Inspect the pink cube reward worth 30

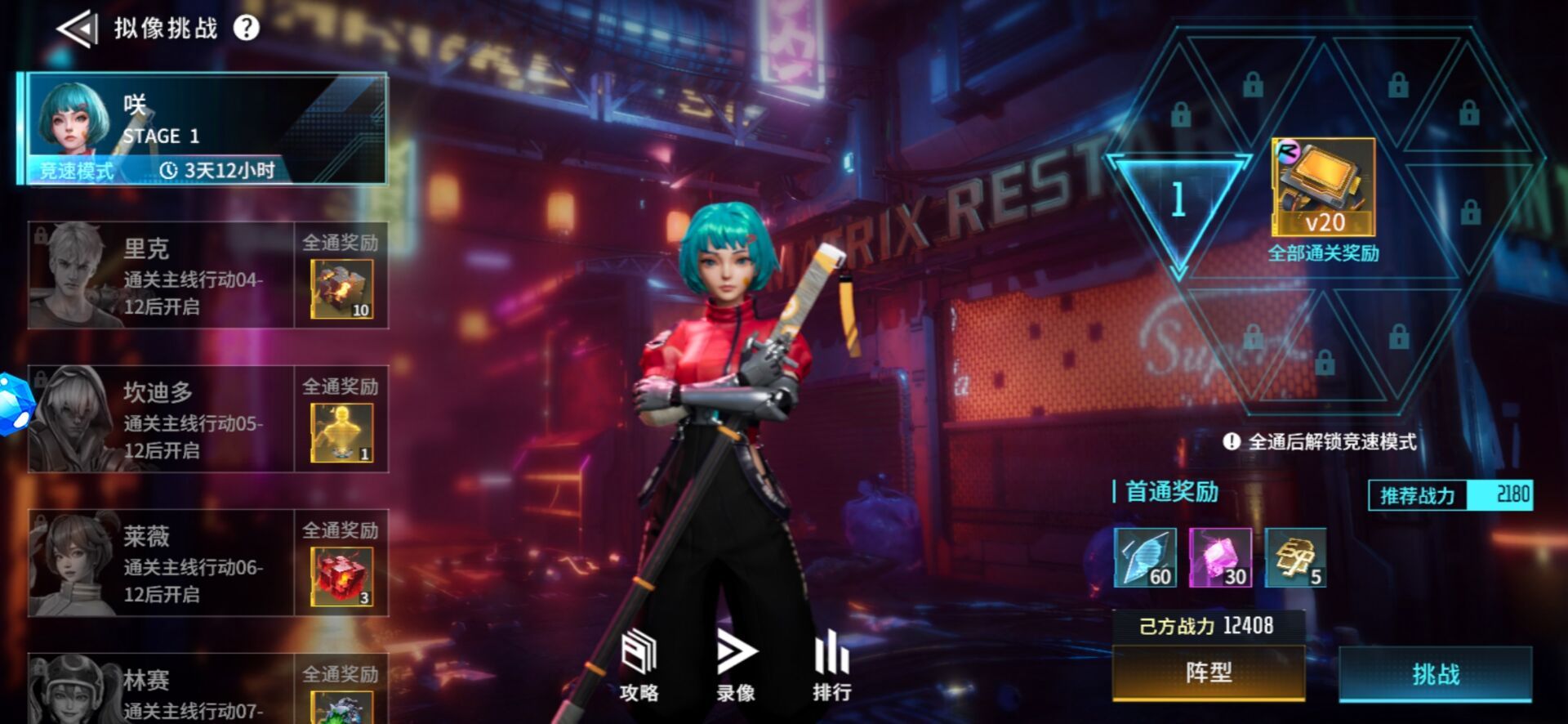tap(1220, 557)
